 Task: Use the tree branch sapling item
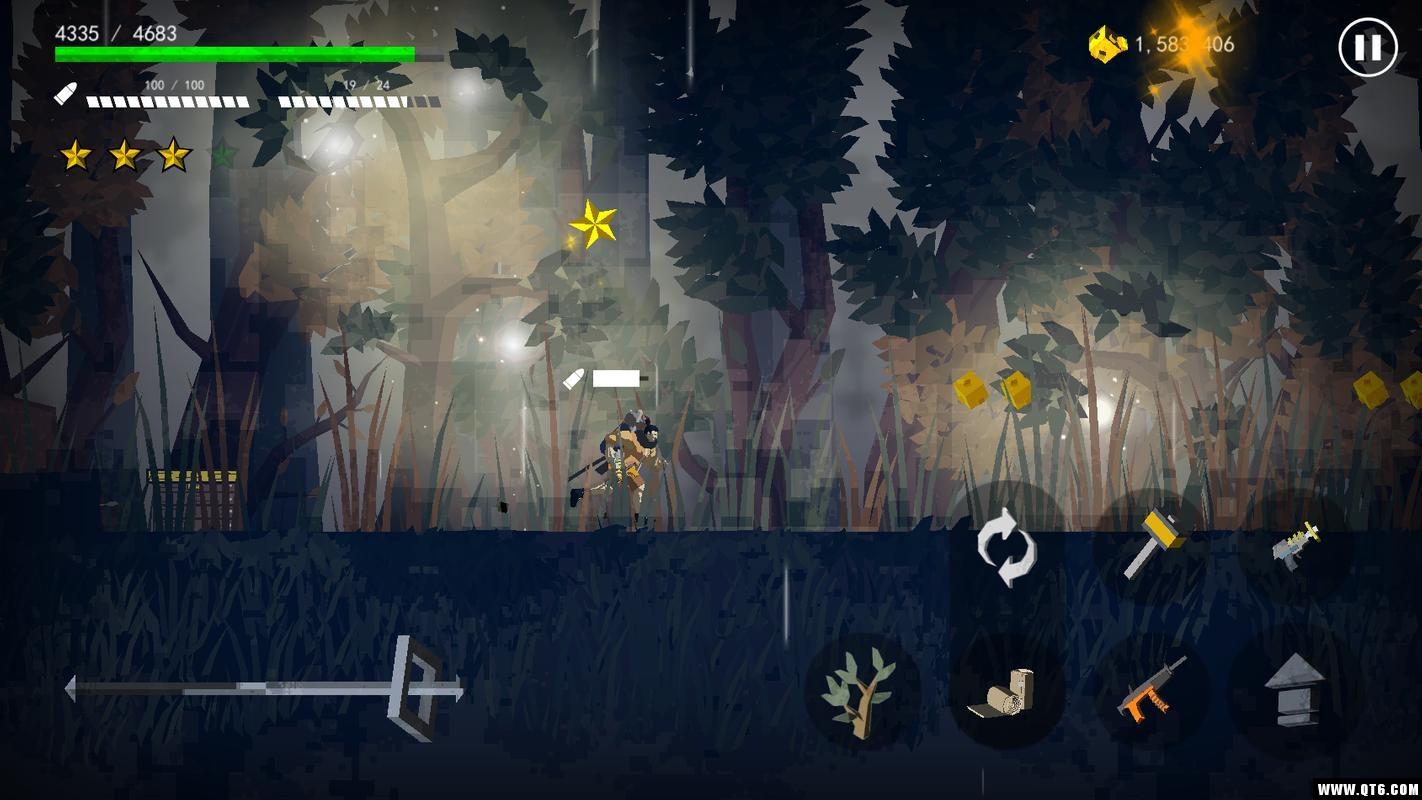(860, 690)
